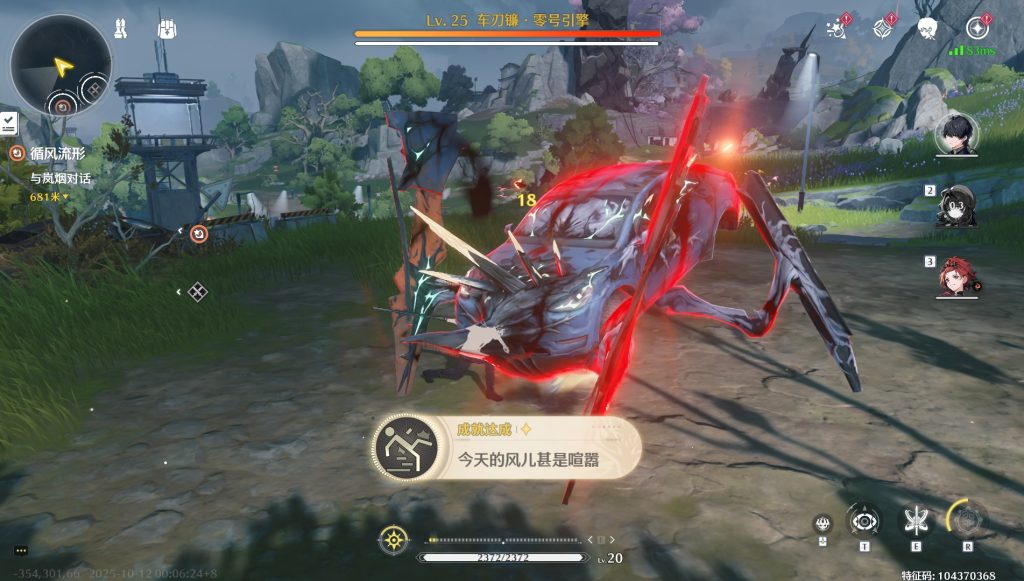Activate the eye-shaped utility skill
1024x581 pixels.
click(x=862, y=519)
